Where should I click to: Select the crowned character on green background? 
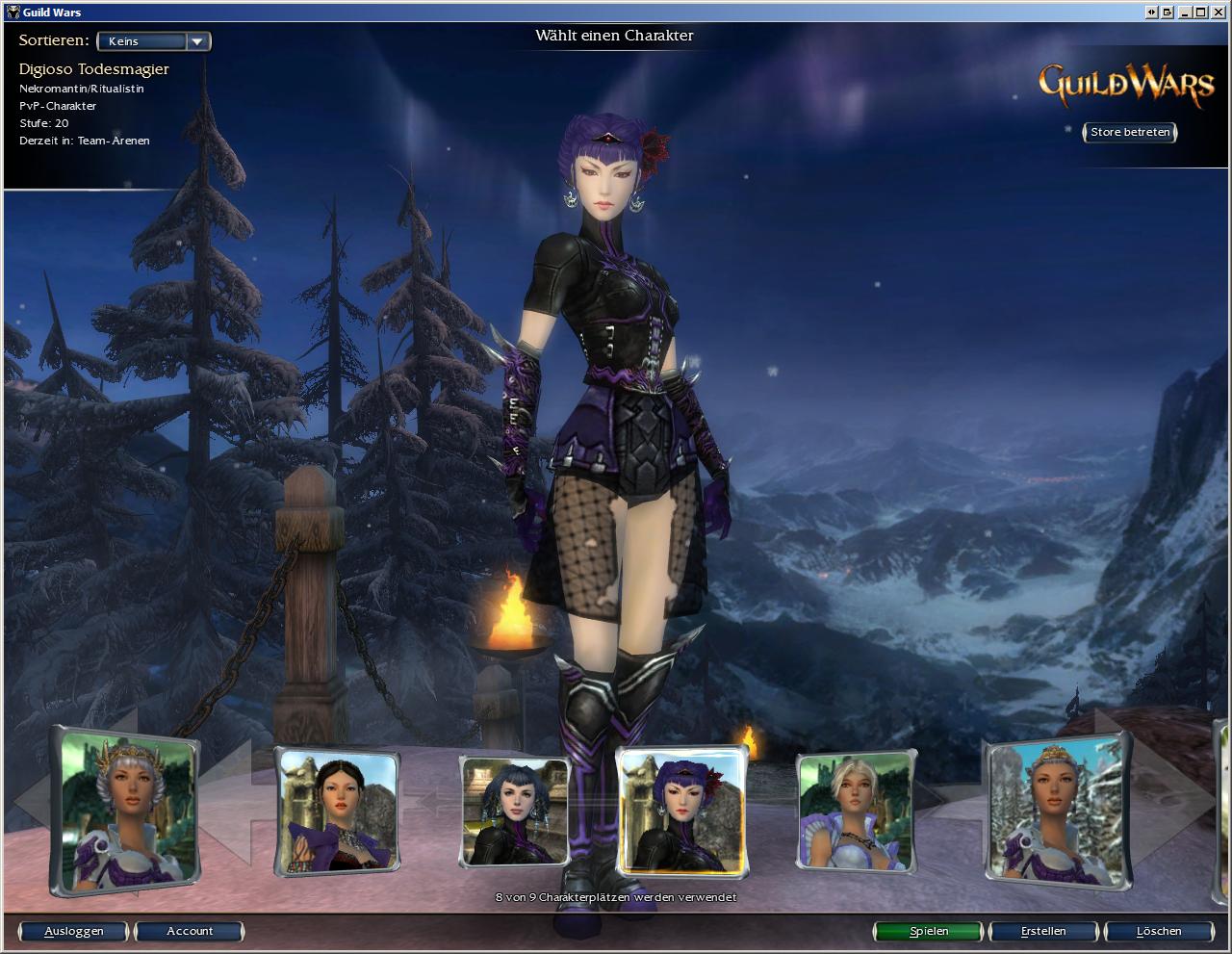(125, 809)
